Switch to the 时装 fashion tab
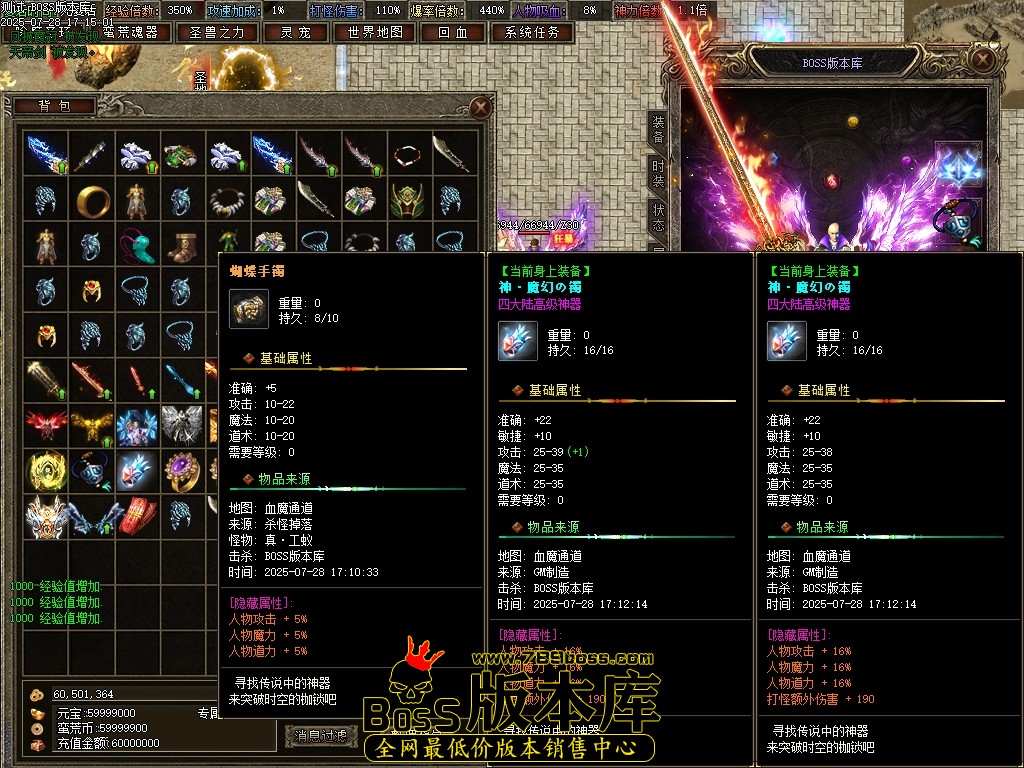This screenshot has height=768, width=1024. (x=658, y=173)
